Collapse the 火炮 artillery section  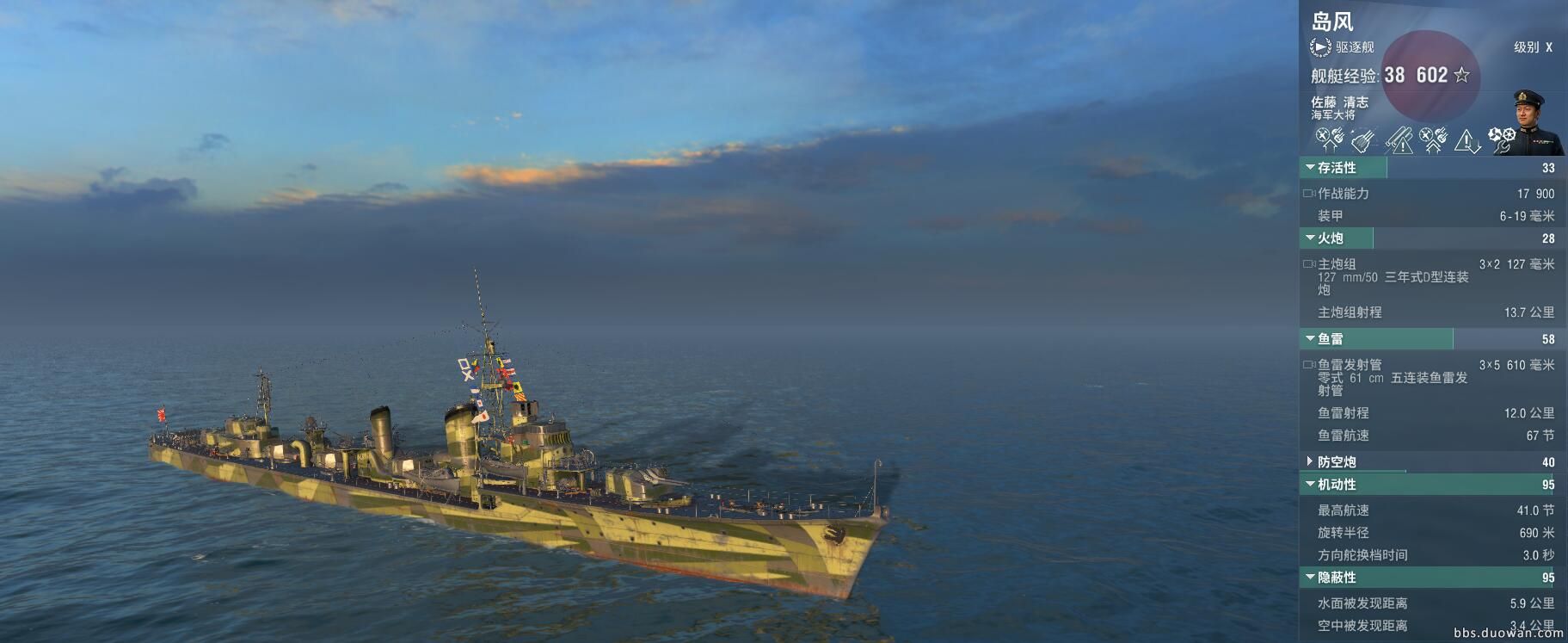1310,238
